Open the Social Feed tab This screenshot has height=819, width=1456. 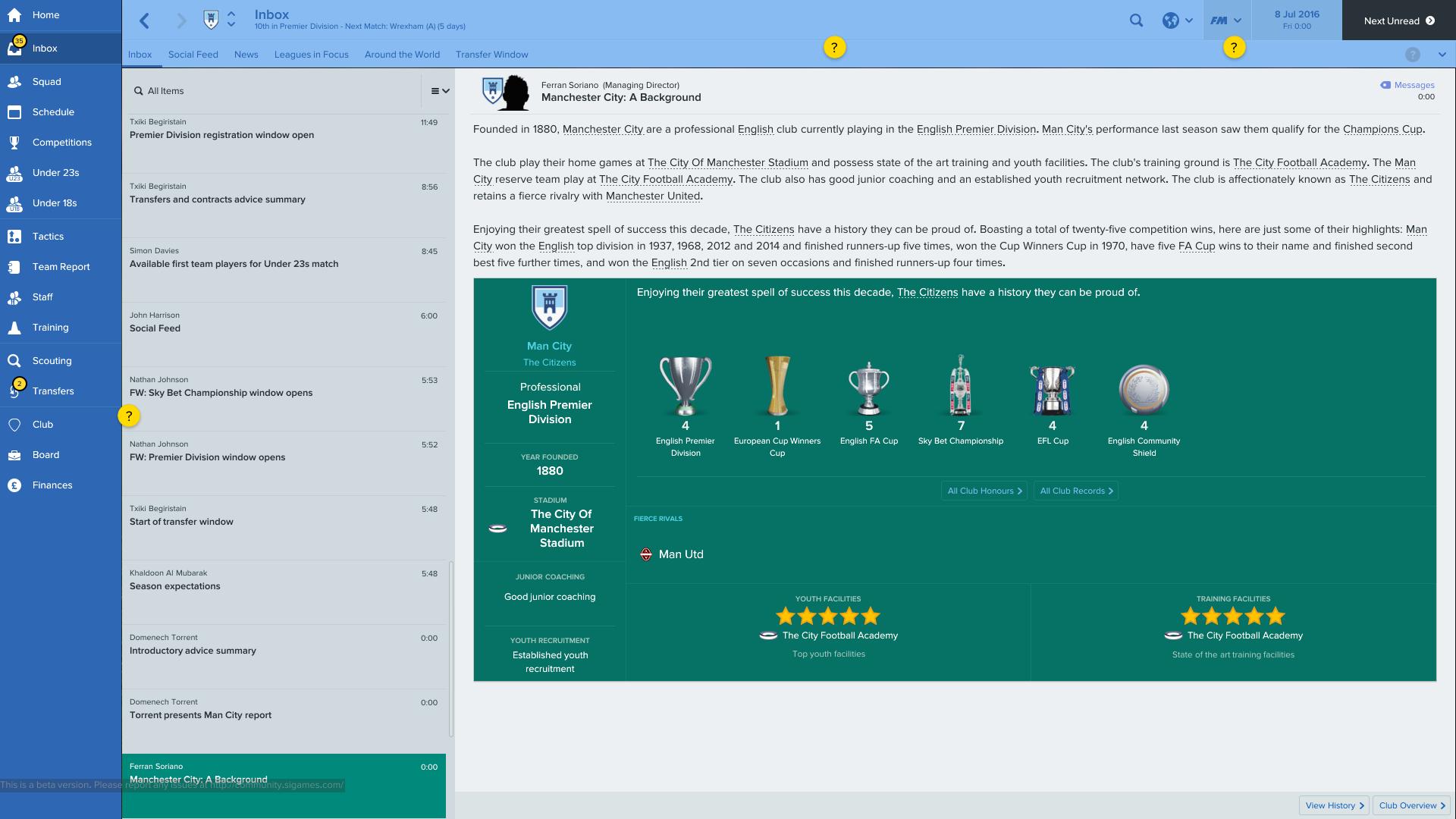(x=193, y=55)
